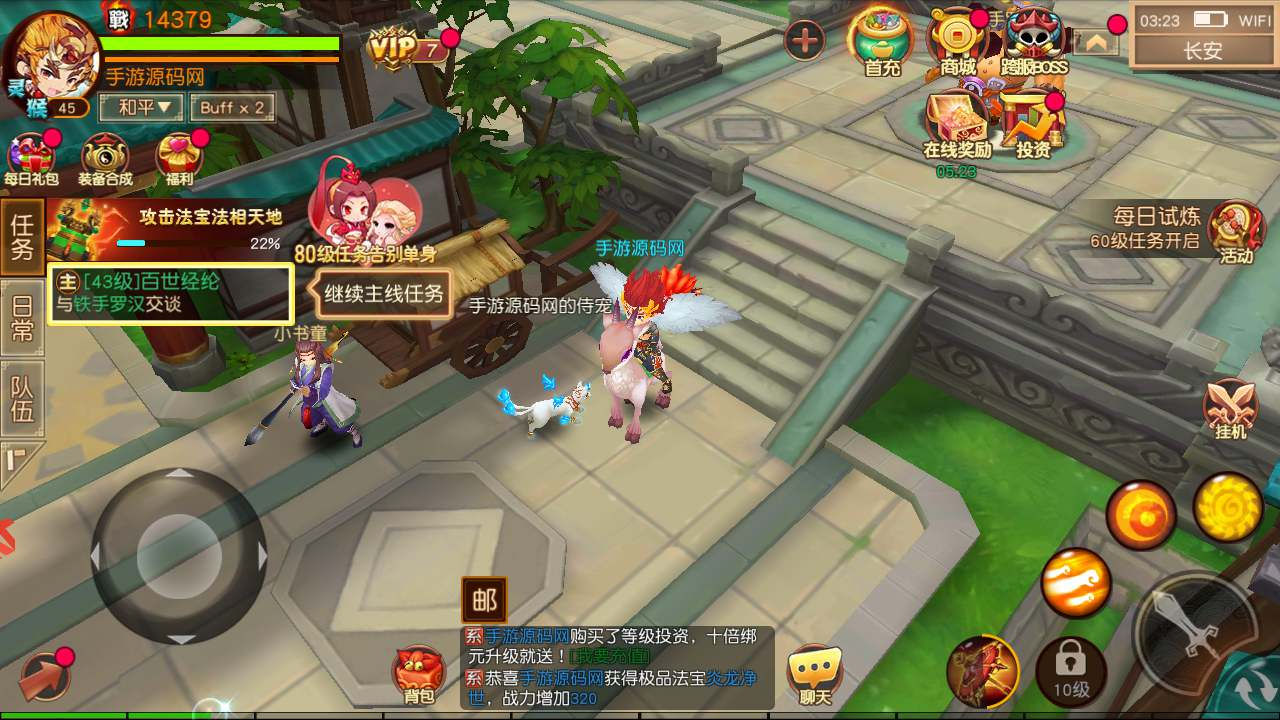This screenshot has height=720, width=1280.
Task: Click the VIP 7 badge
Action: pyautogui.click(x=407, y=47)
